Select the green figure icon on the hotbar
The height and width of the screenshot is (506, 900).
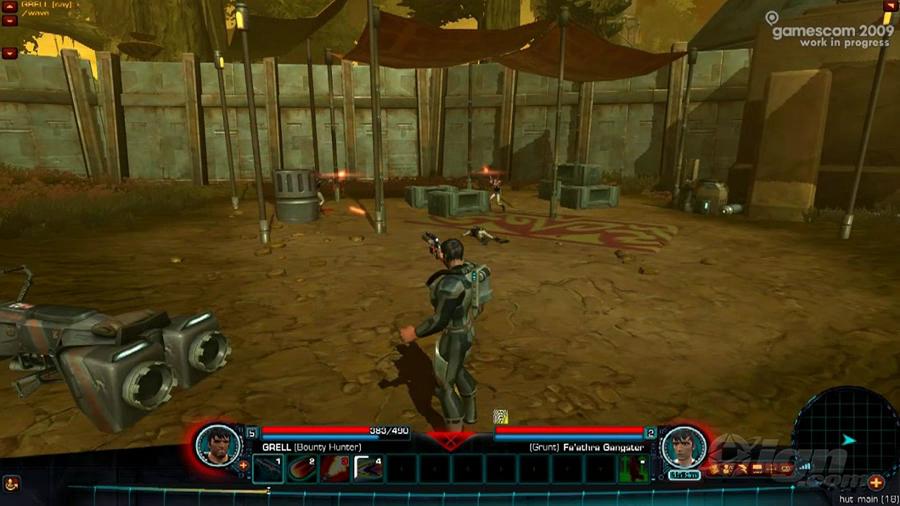[x=631, y=468]
